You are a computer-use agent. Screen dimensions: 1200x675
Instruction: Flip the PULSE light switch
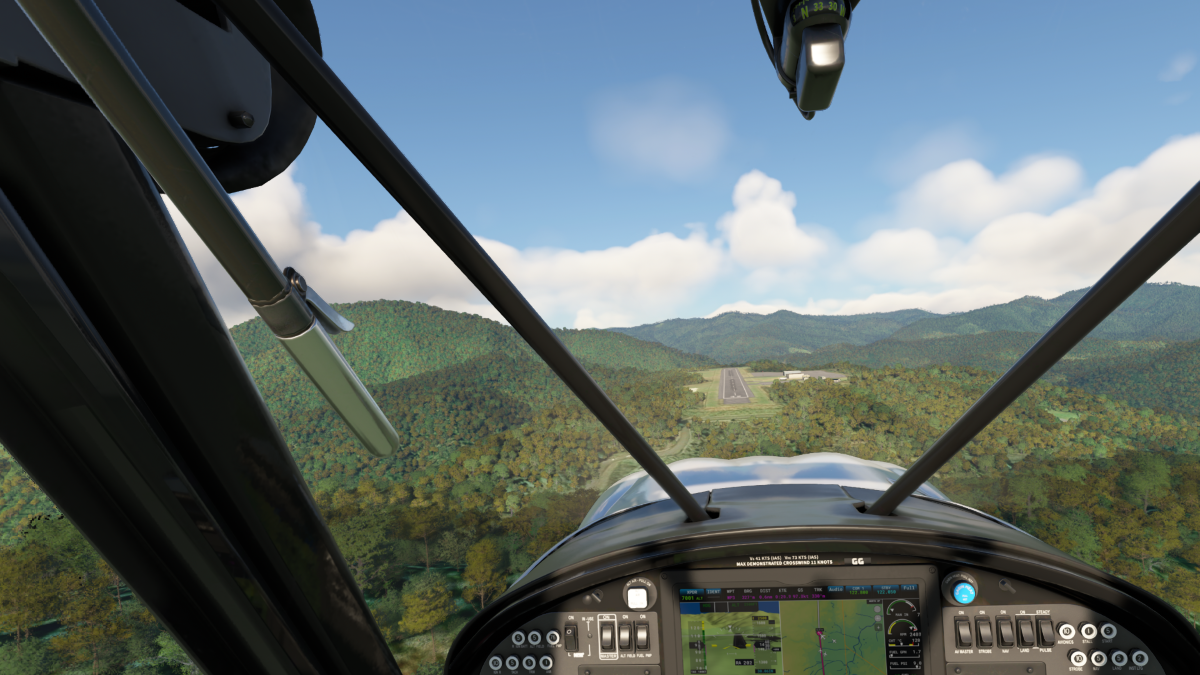[x=1045, y=631]
